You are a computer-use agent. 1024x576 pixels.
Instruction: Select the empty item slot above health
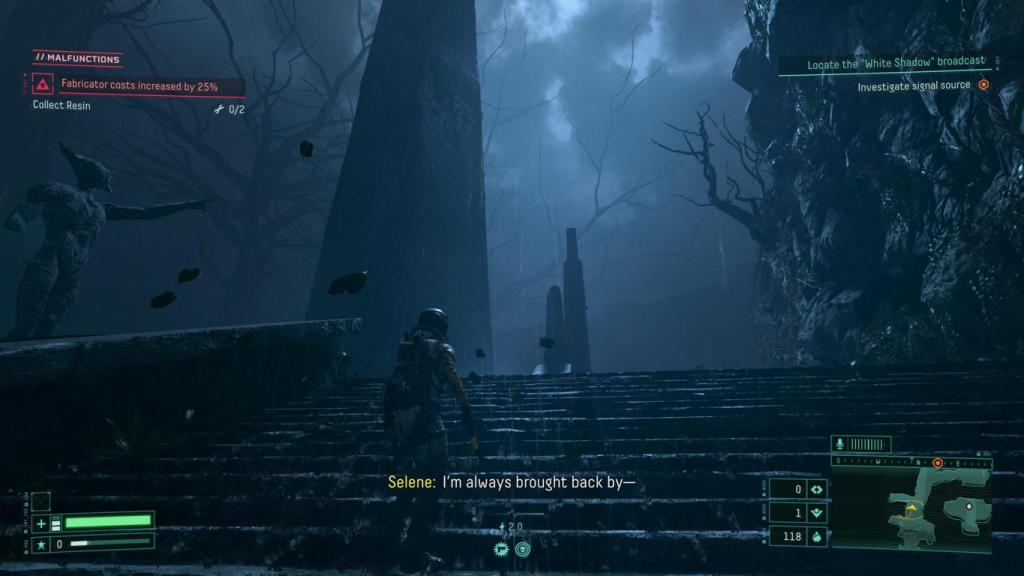41,501
